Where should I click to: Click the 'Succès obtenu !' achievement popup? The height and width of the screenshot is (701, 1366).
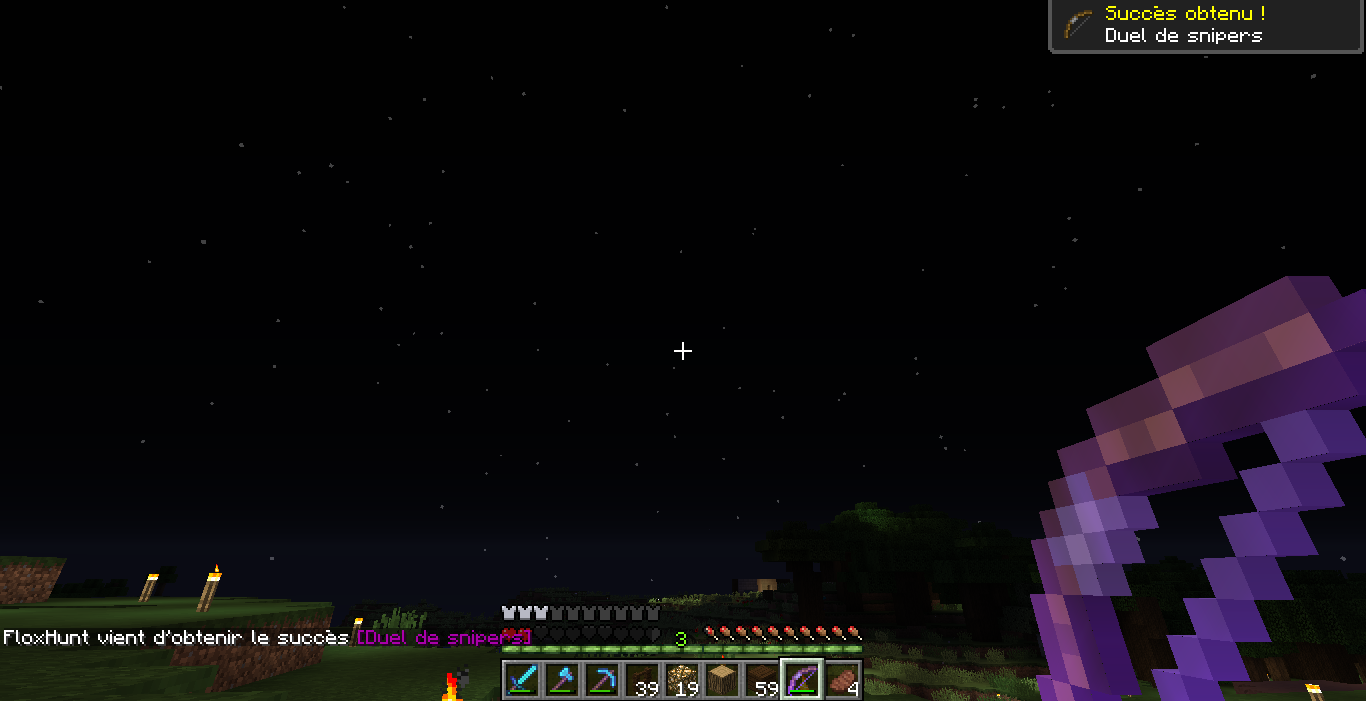click(1206, 25)
